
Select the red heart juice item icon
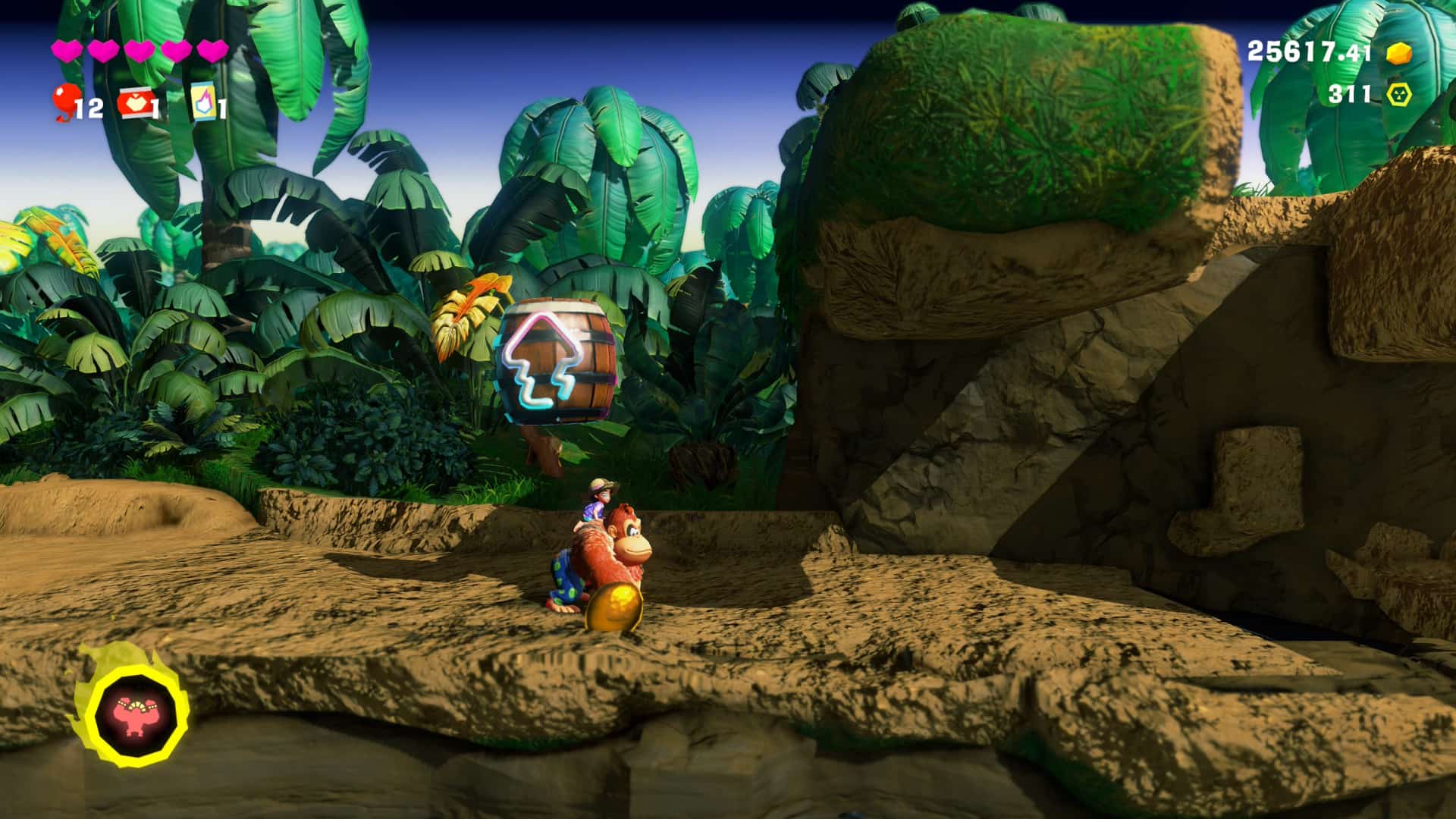pyautogui.click(x=133, y=103)
